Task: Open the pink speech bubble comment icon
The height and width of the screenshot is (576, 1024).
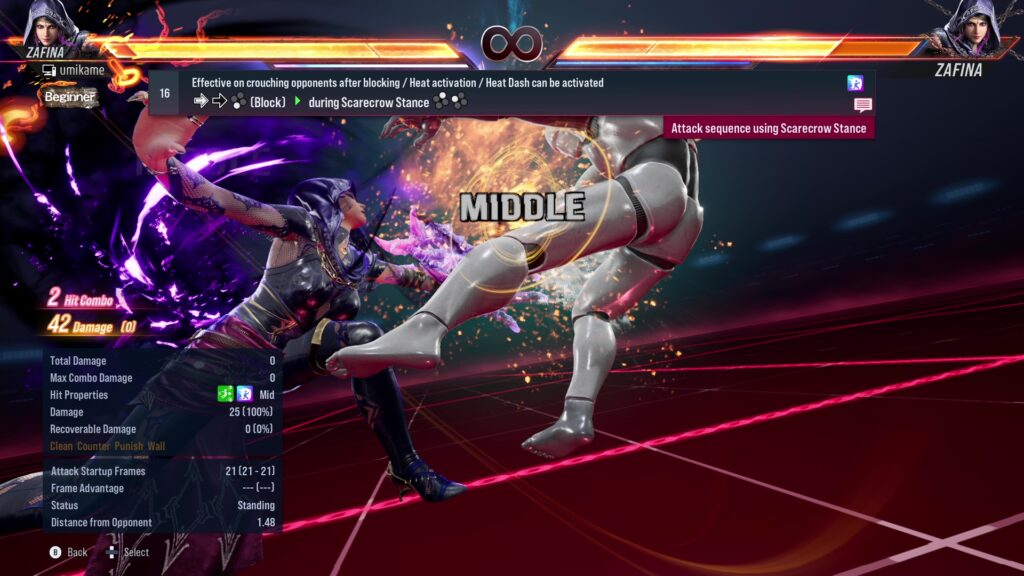Action: 862,105
